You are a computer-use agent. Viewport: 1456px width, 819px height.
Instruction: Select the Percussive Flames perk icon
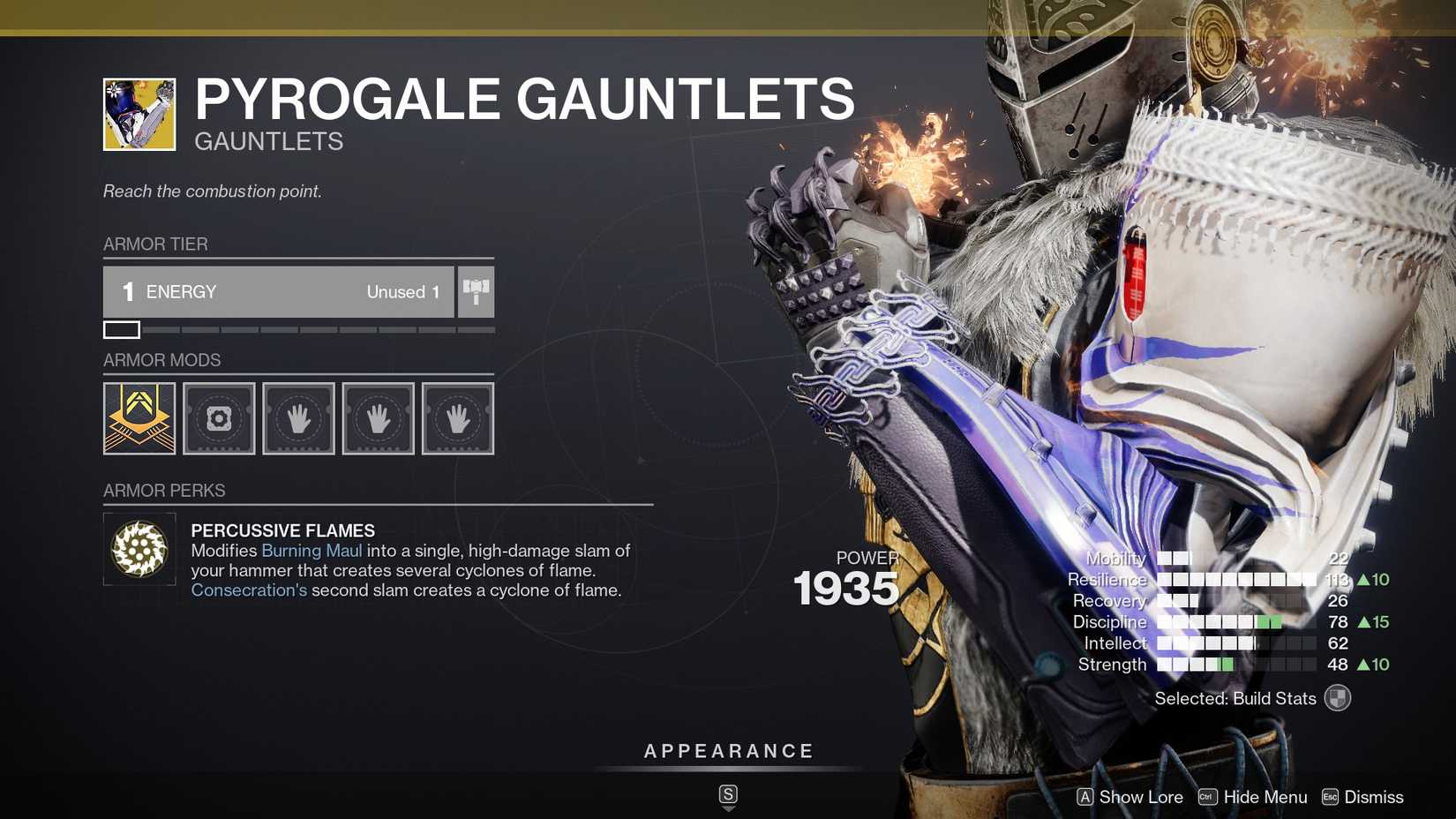[x=139, y=548]
